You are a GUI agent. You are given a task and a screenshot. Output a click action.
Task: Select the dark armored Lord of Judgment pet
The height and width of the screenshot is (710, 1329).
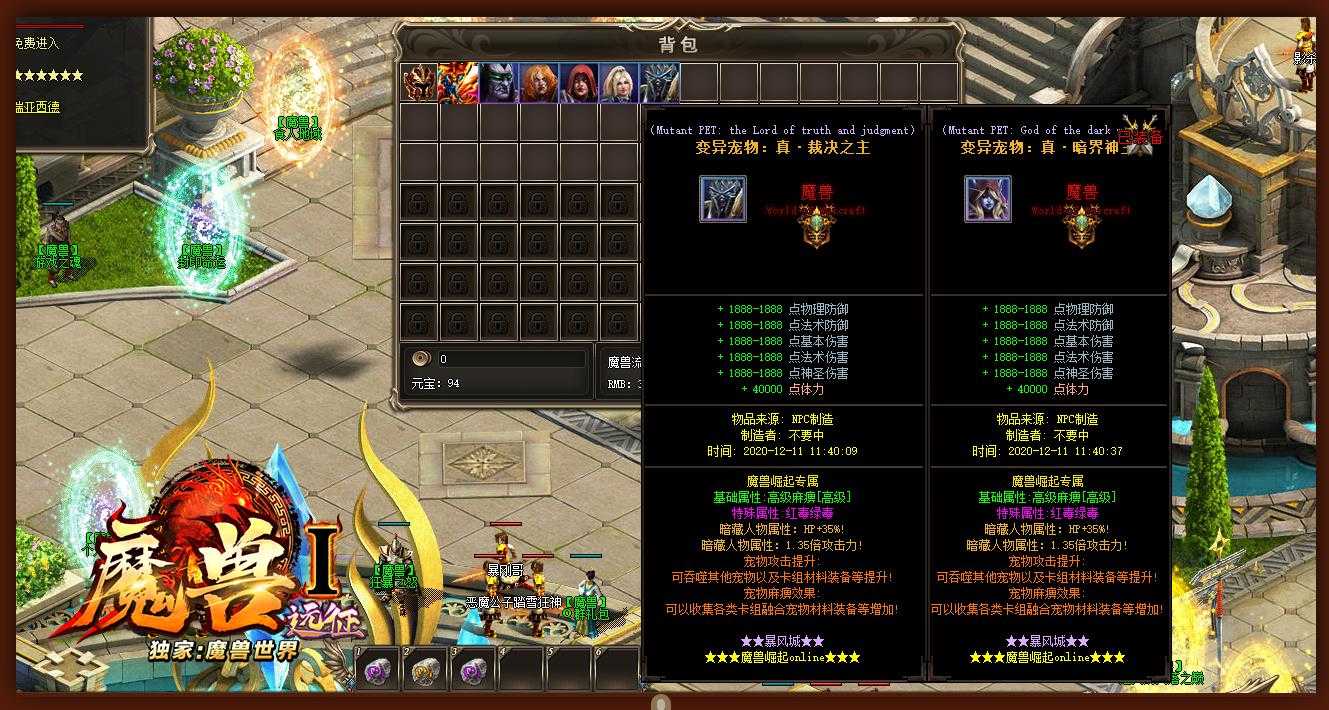(659, 83)
